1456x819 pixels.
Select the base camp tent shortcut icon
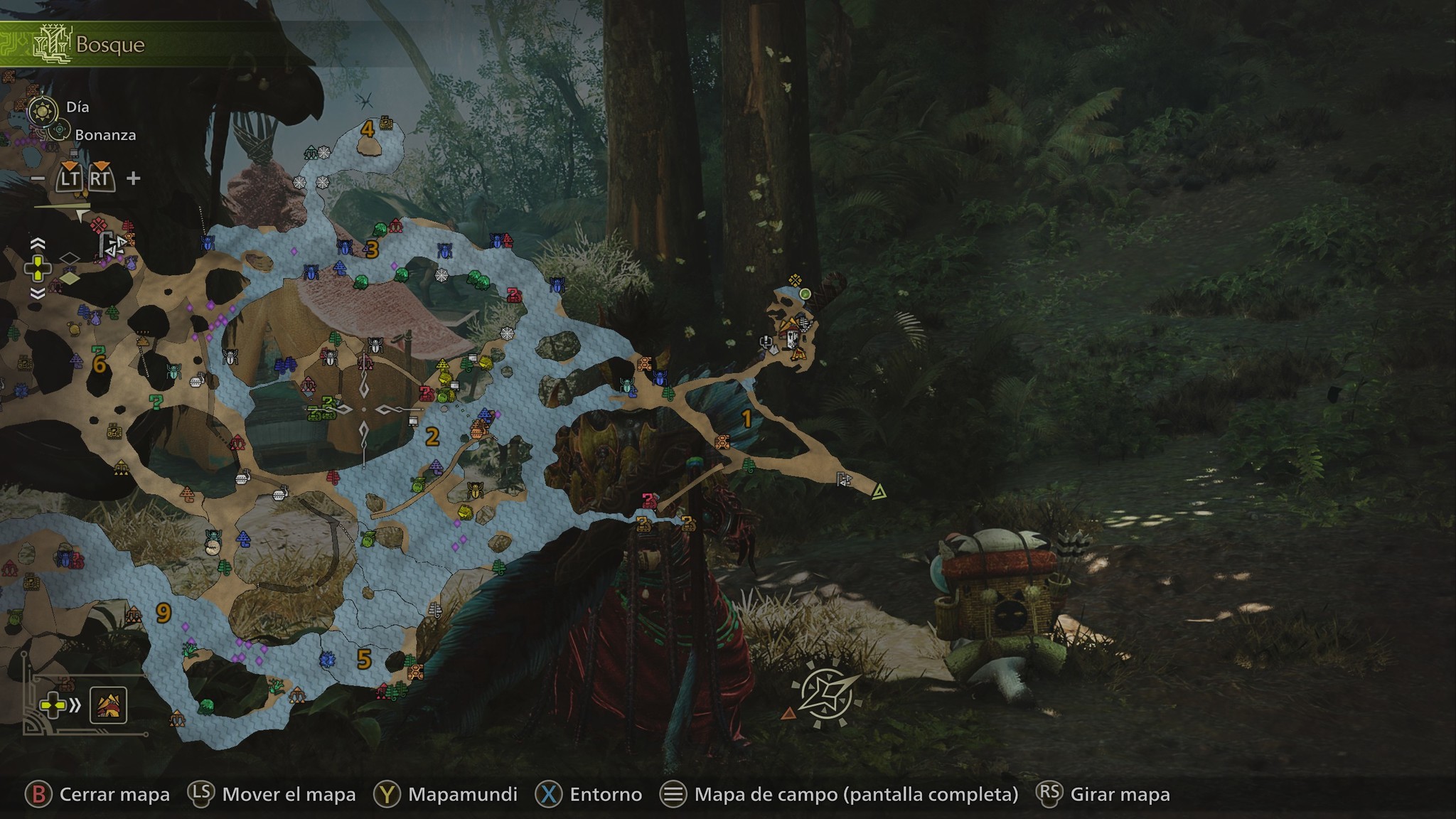pos(108,705)
